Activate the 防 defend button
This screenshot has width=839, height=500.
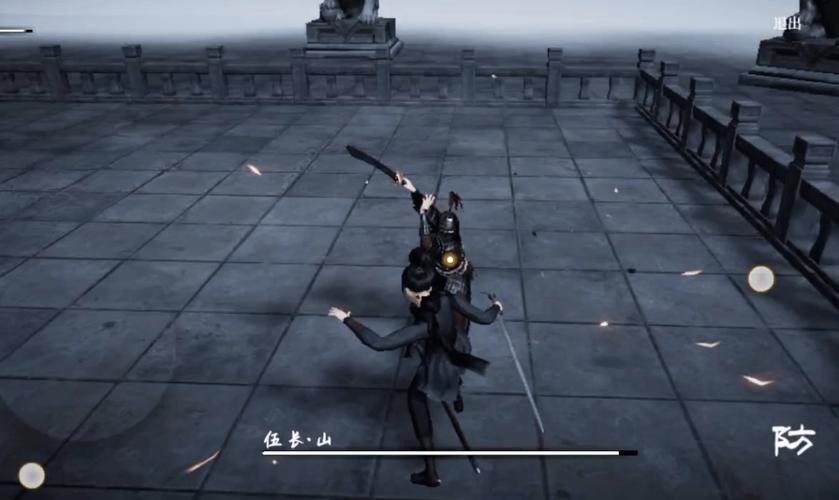794,440
